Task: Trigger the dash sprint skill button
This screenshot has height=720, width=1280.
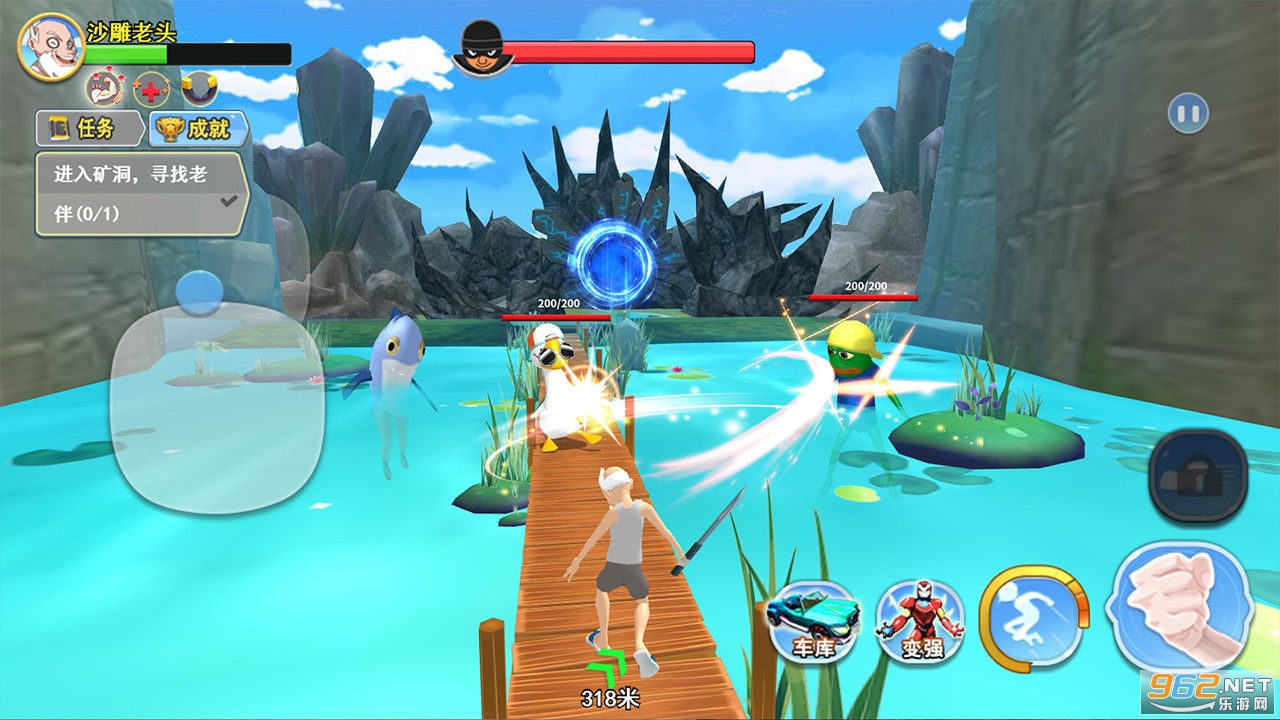Action: [1032, 615]
